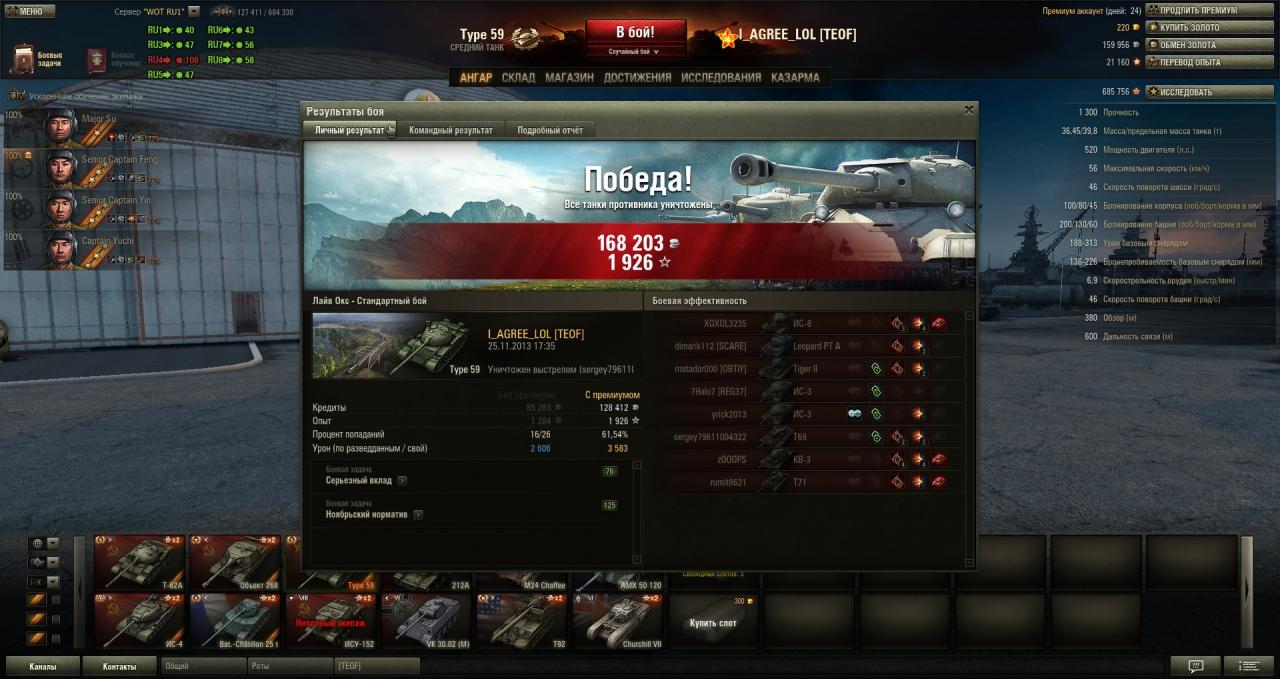Click the Исследовать button
The image size is (1280, 679).
point(1196,92)
